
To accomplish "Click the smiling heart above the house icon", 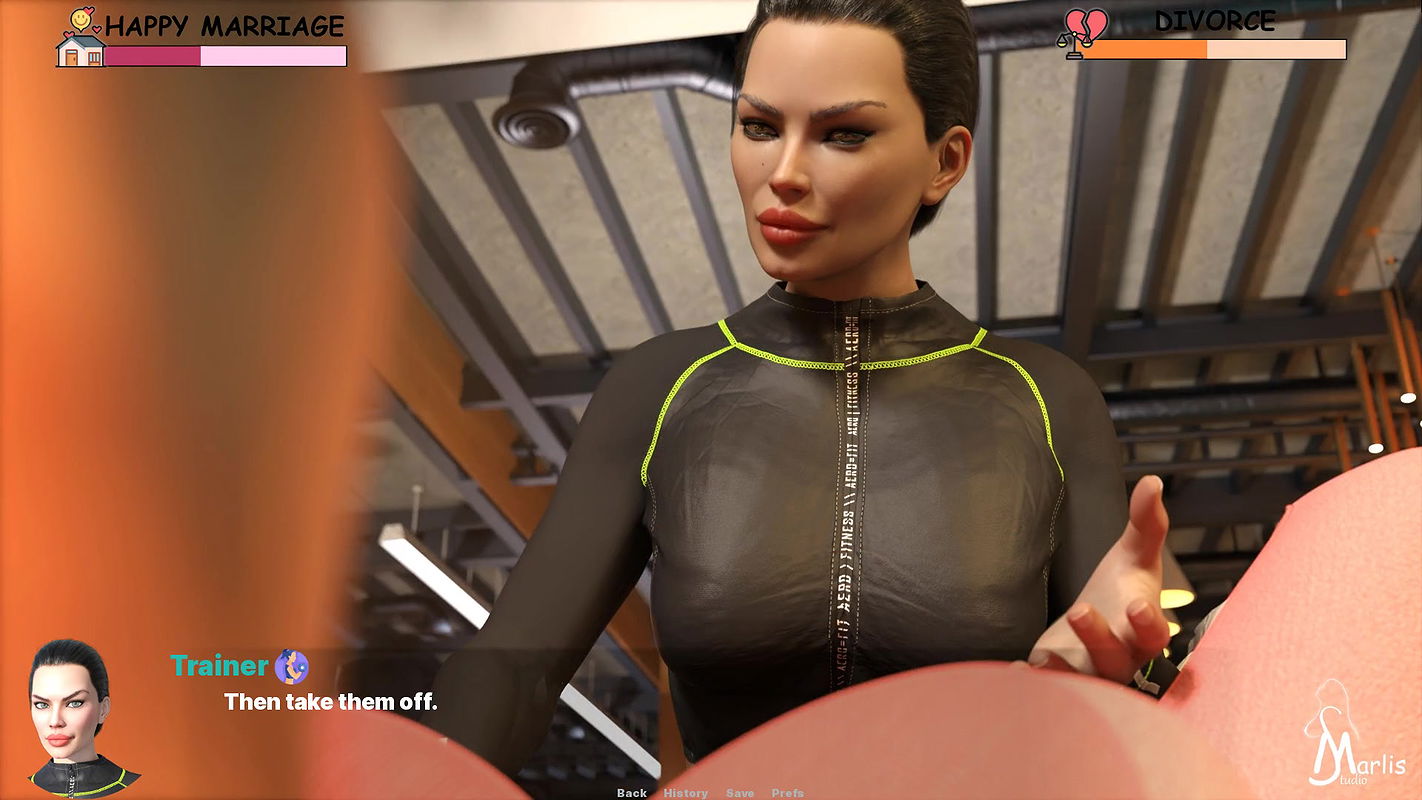I will coord(80,20).
